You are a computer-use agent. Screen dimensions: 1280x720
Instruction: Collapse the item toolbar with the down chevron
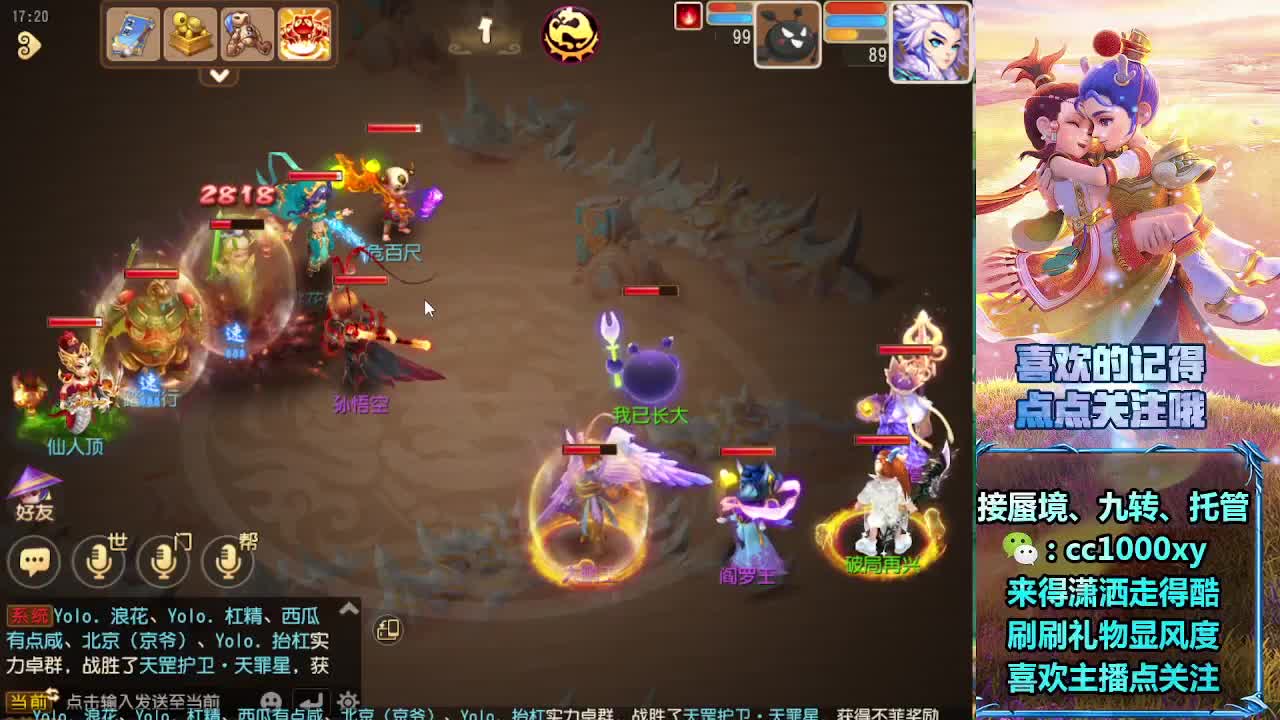coord(219,75)
